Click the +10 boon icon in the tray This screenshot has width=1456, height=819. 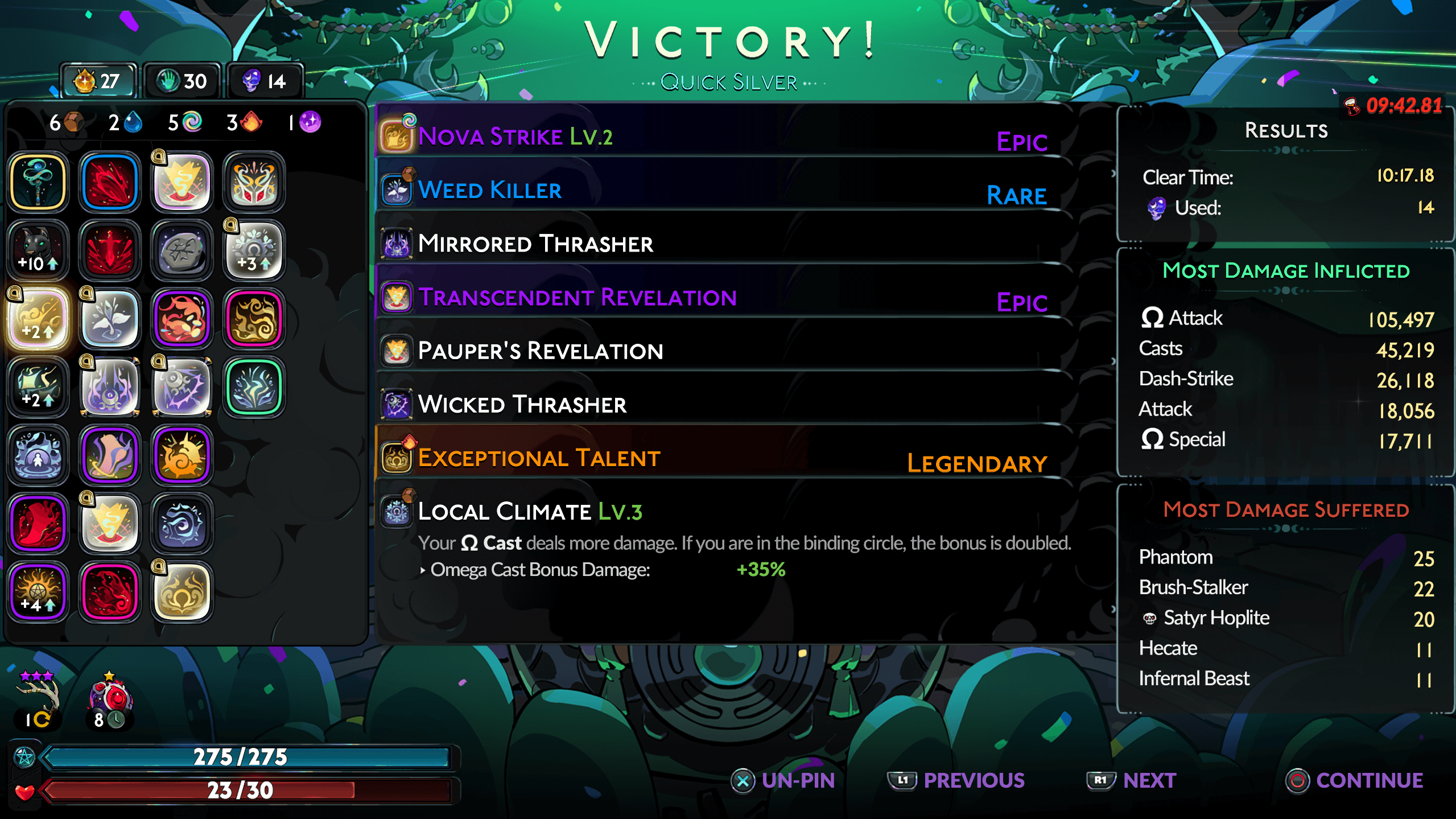pyautogui.click(x=38, y=250)
